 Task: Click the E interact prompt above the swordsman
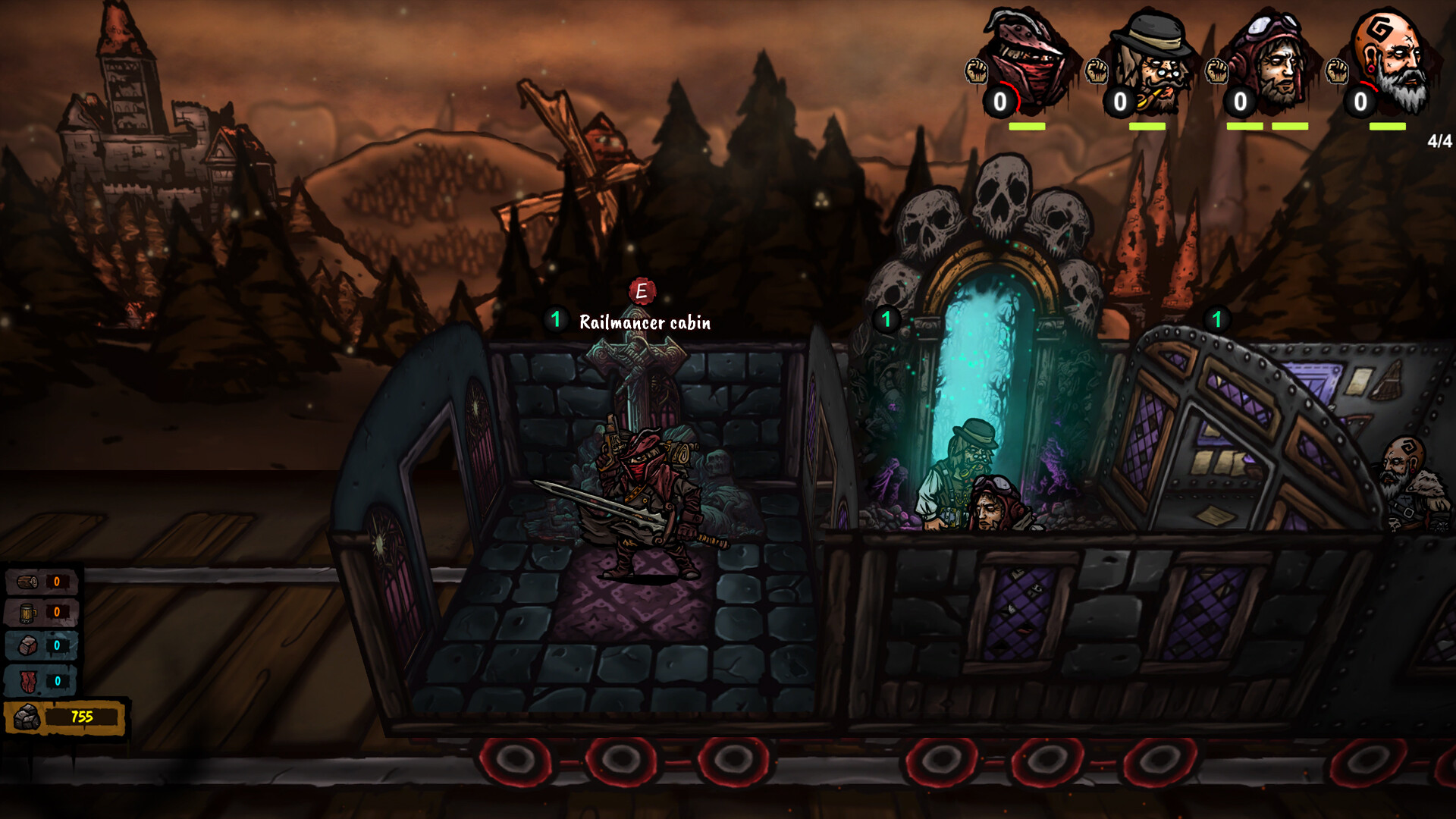[641, 290]
